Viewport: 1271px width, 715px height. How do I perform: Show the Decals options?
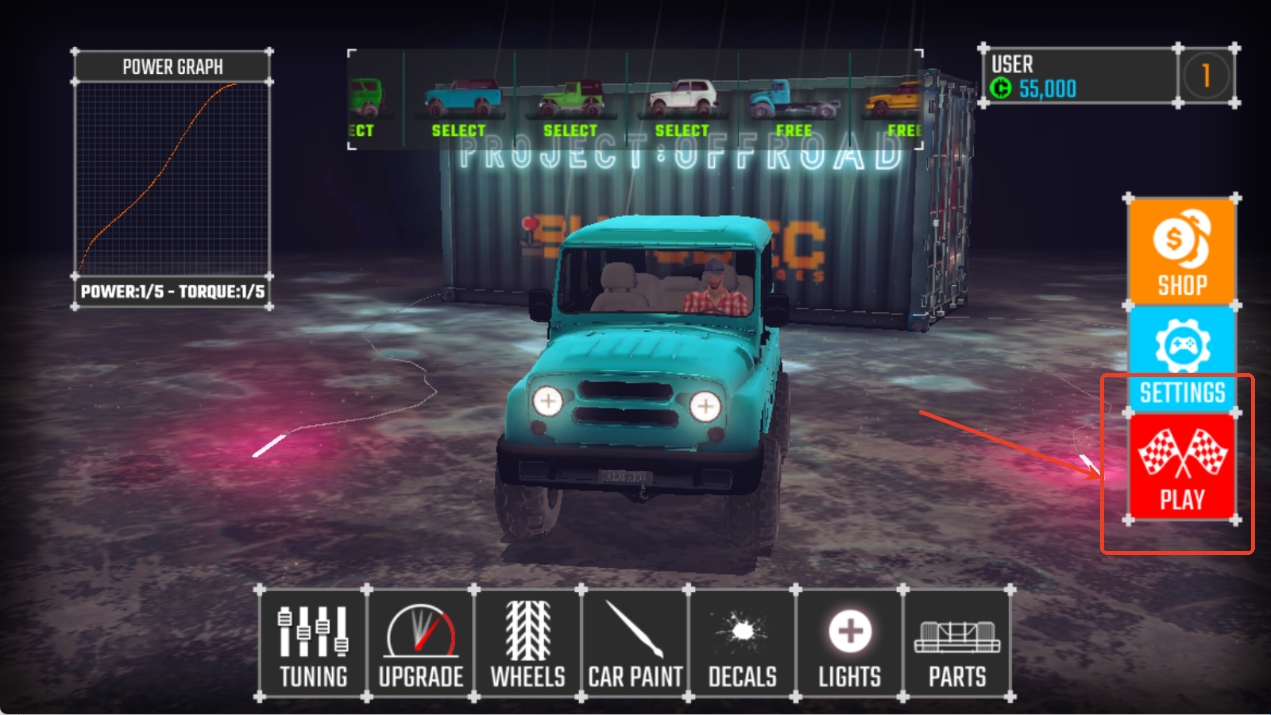[742, 643]
